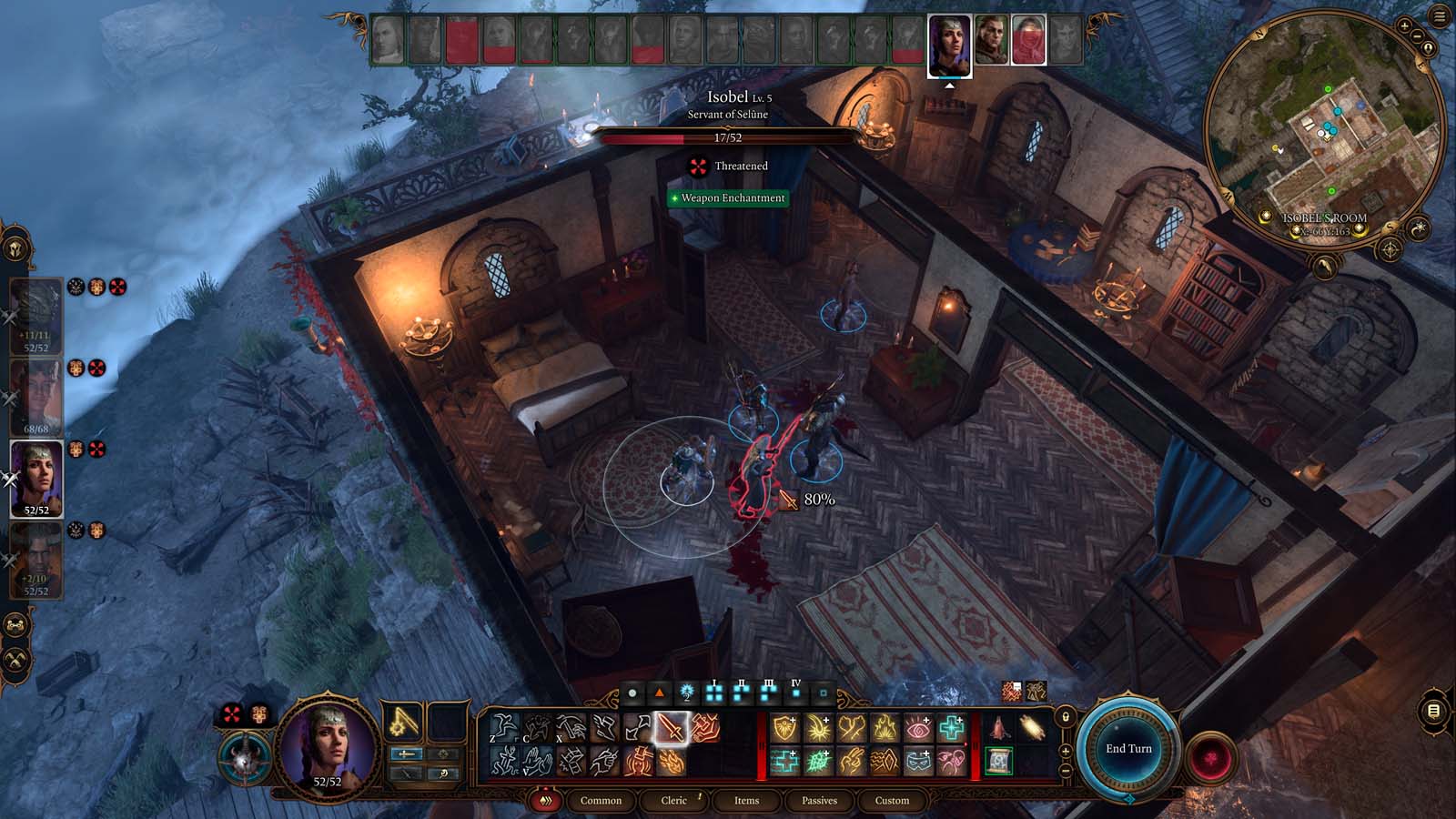Open the Passives tab

pos(820,801)
